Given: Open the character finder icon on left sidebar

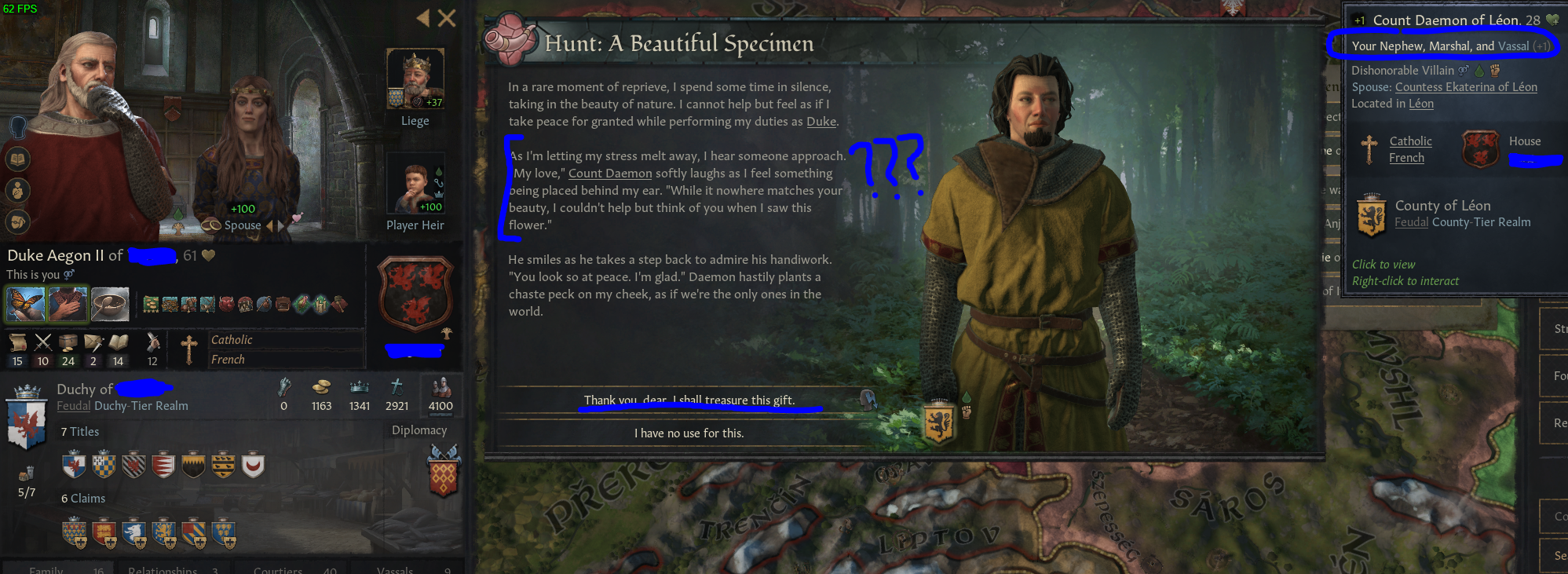Looking at the screenshot, I should point(18,191).
